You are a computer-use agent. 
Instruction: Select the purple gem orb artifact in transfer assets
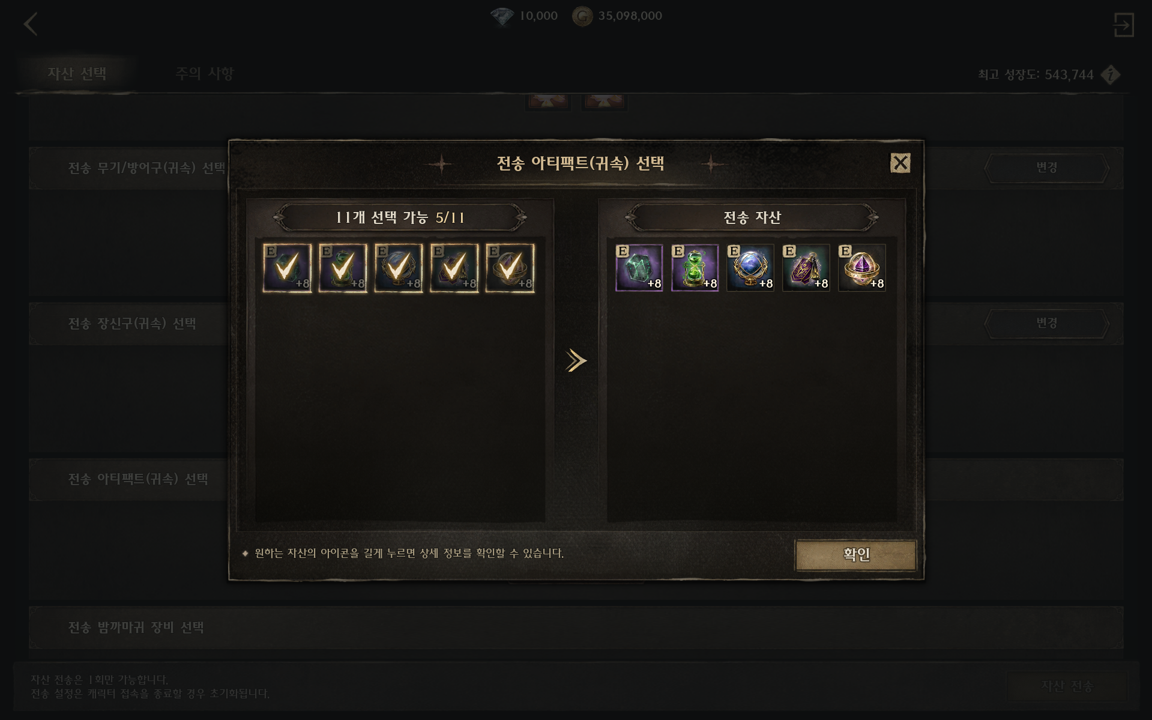click(x=862, y=268)
